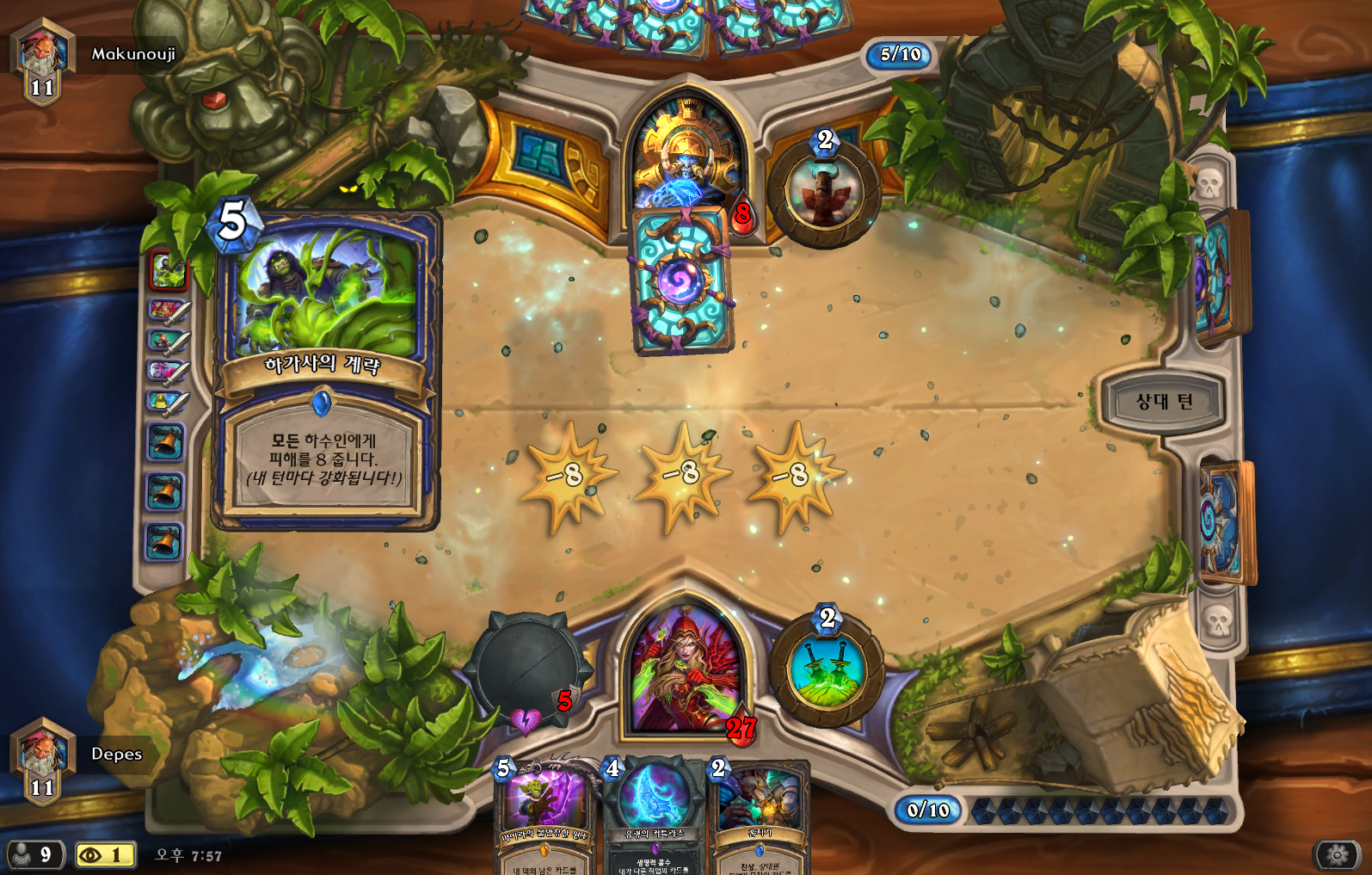Click the yellow spectator eye button
The image size is (1372, 875).
105,854
